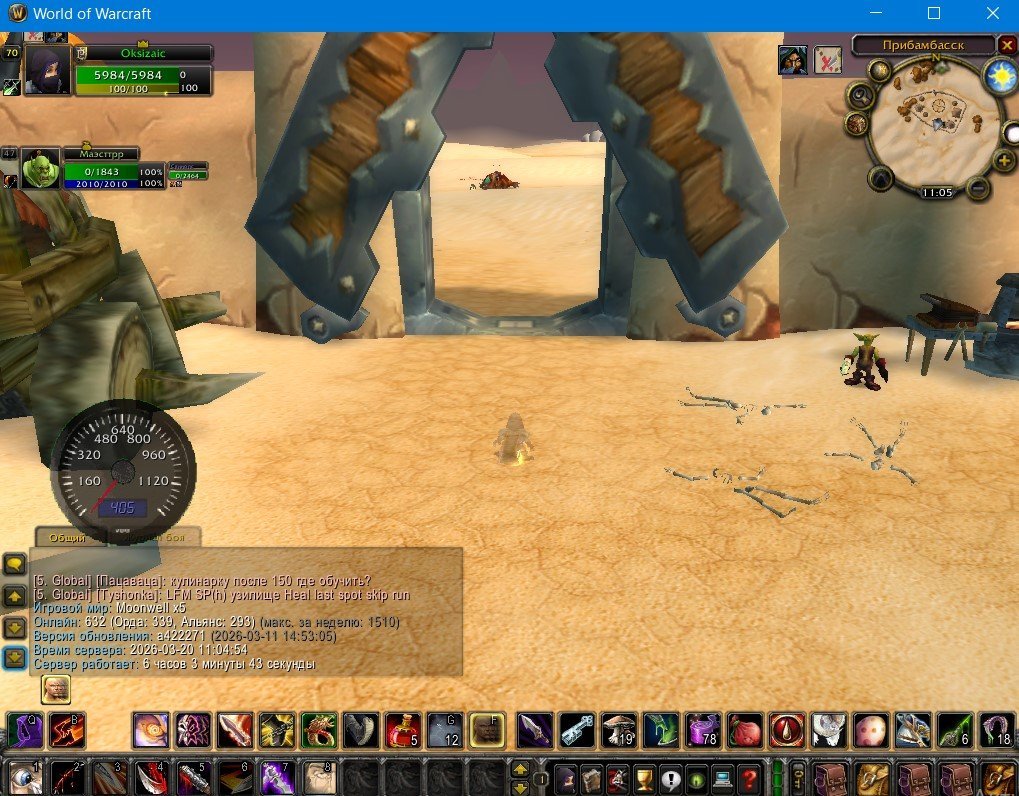Viewport: 1019px width, 796px height.
Task: Open the main menu computer icon
Action: 723,778
